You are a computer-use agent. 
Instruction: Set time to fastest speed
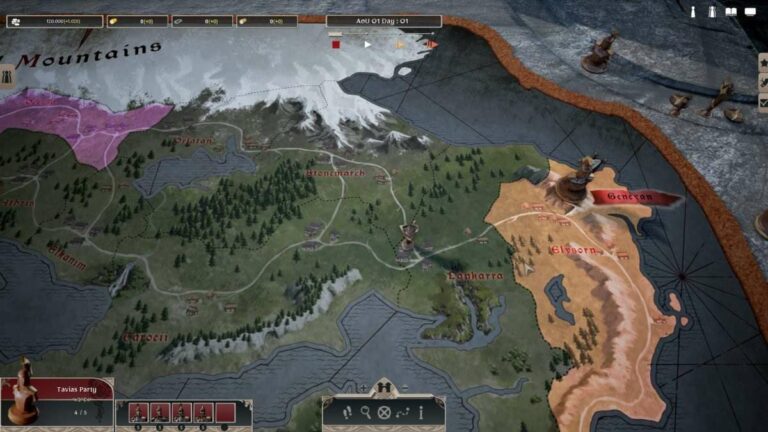pyautogui.click(x=432, y=44)
